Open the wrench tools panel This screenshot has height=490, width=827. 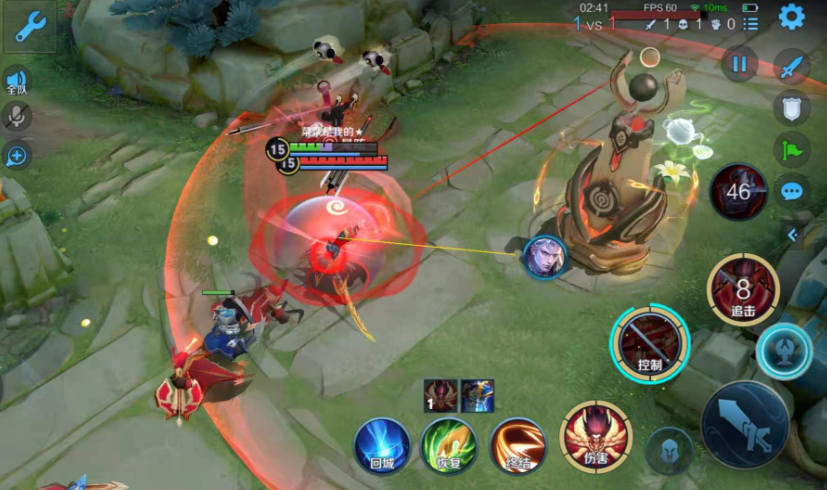pyautogui.click(x=27, y=28)
